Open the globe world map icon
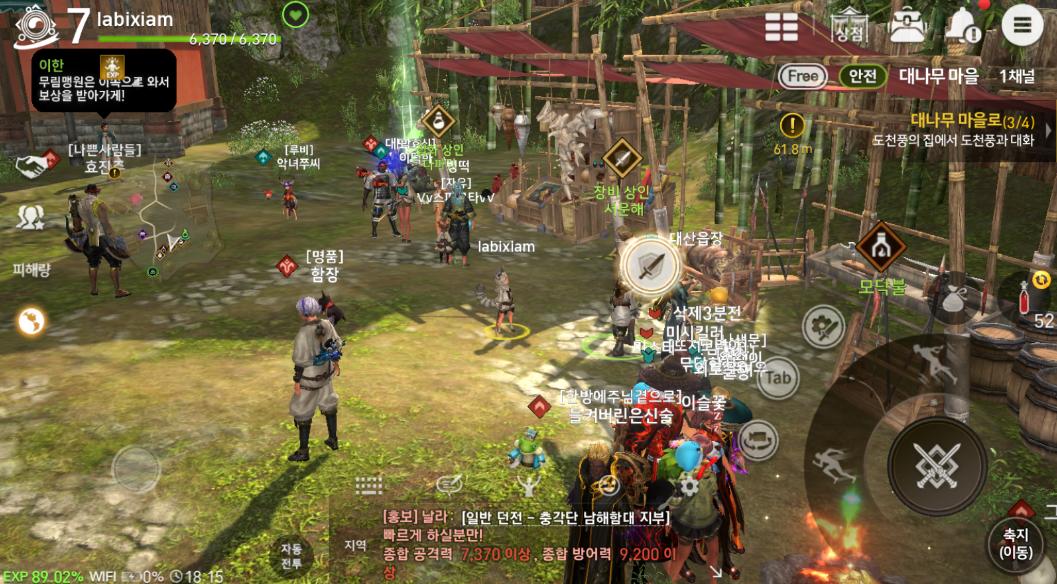The width and height of the screenshot is (1057, 584). (31, 321)
